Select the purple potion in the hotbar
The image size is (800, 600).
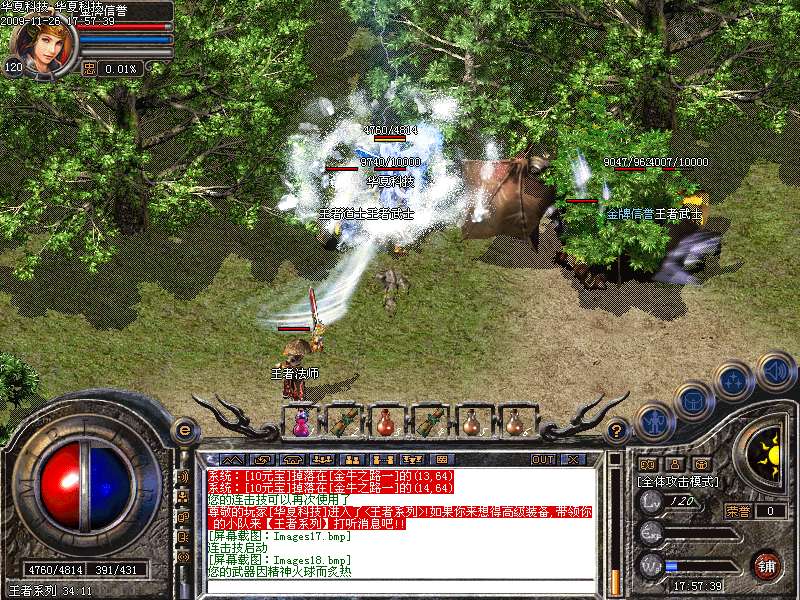tap(301, 423)
